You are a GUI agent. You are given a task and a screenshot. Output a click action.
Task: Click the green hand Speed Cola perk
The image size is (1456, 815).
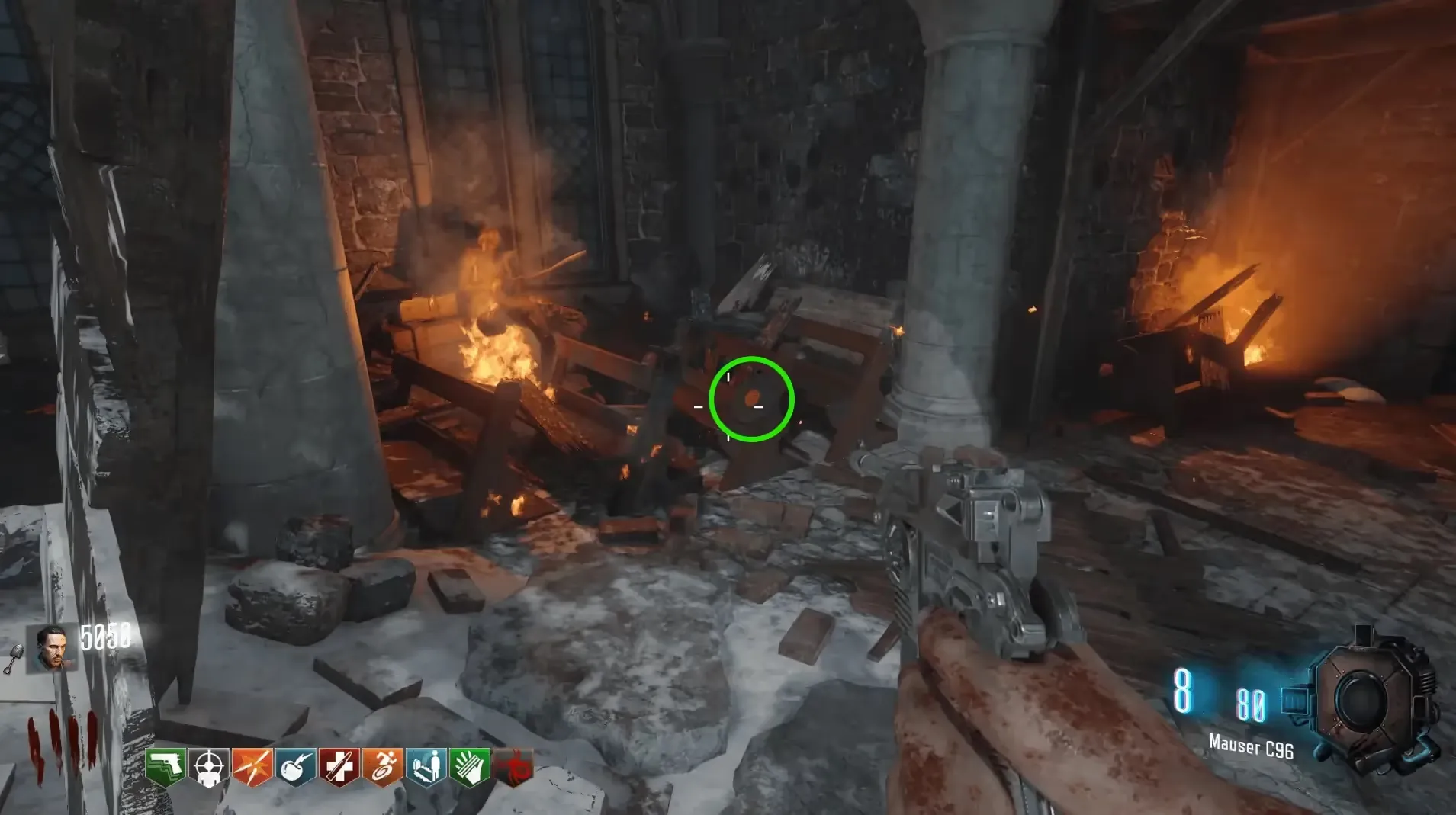[x=470, y=766]
